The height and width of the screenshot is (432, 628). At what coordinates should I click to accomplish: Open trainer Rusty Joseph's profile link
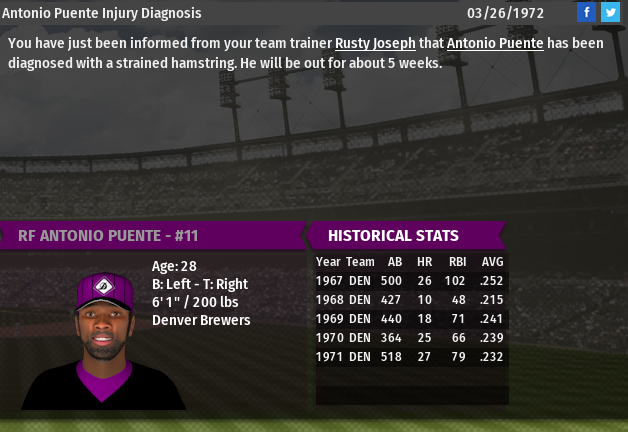pyautogui.click(x=375, y=44)
